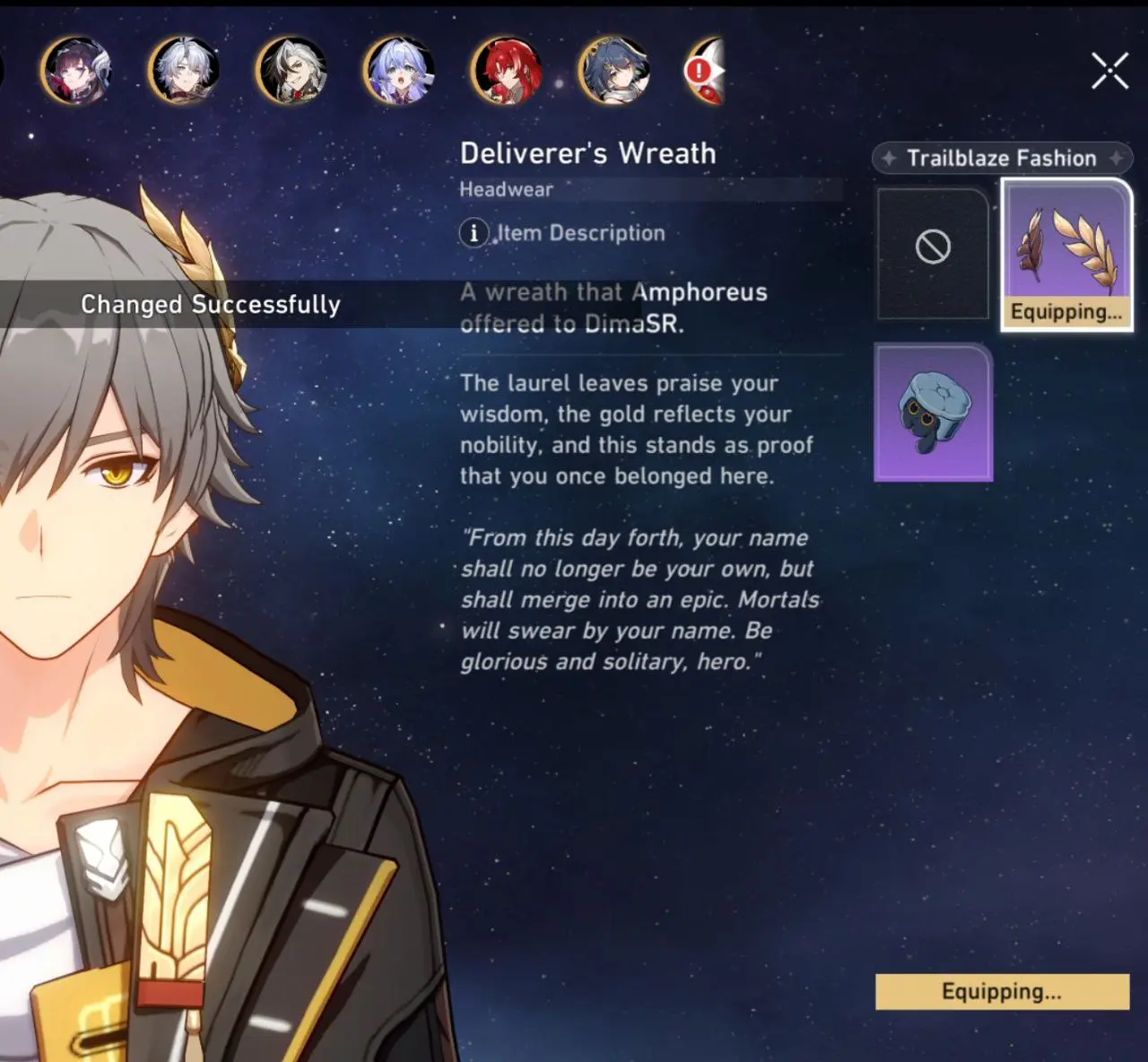
Task: Choose the black-and-white haired character portrait
Action: click(291, 70)
